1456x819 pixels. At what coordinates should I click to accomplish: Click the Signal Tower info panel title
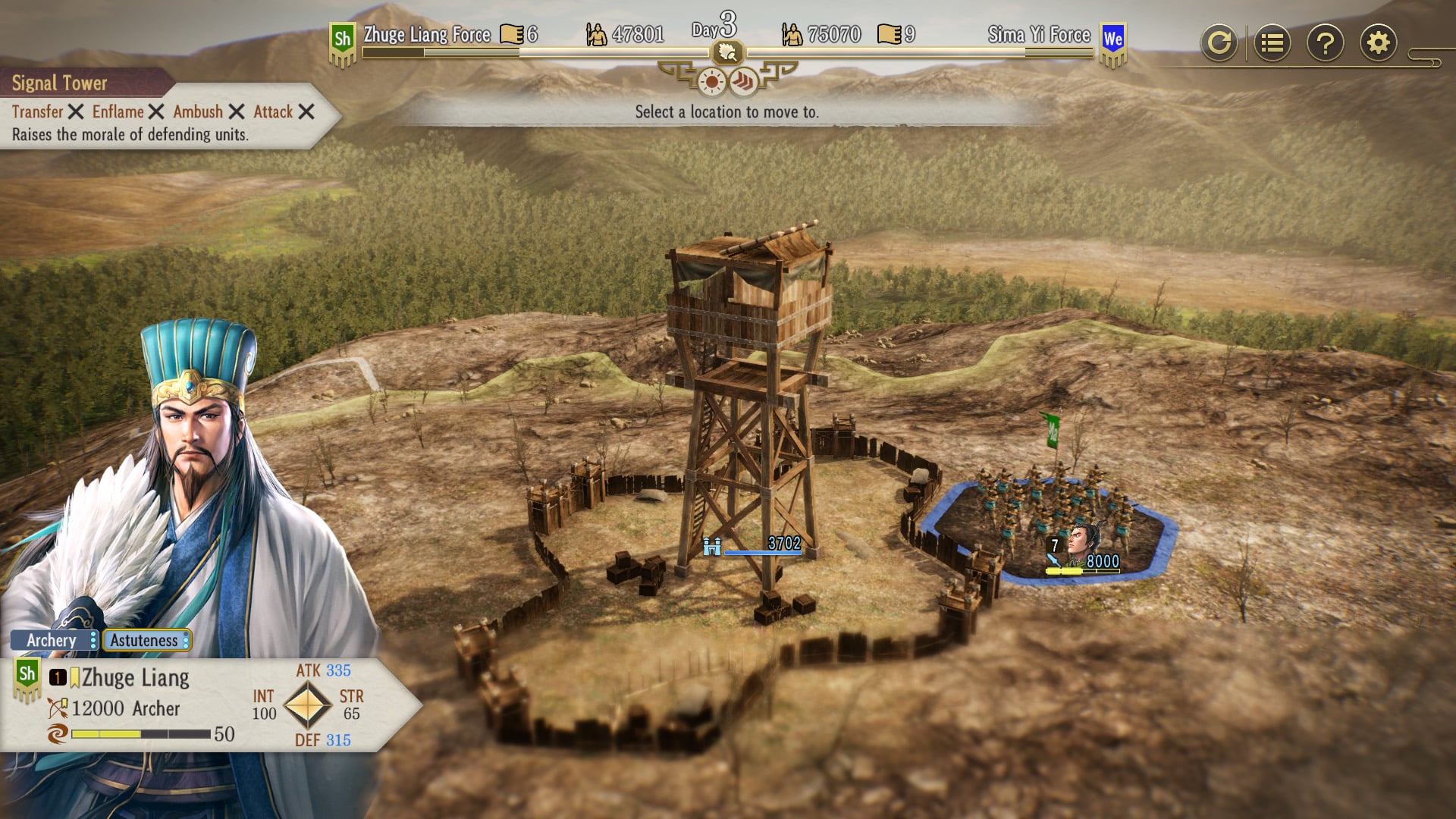[59, 83]
